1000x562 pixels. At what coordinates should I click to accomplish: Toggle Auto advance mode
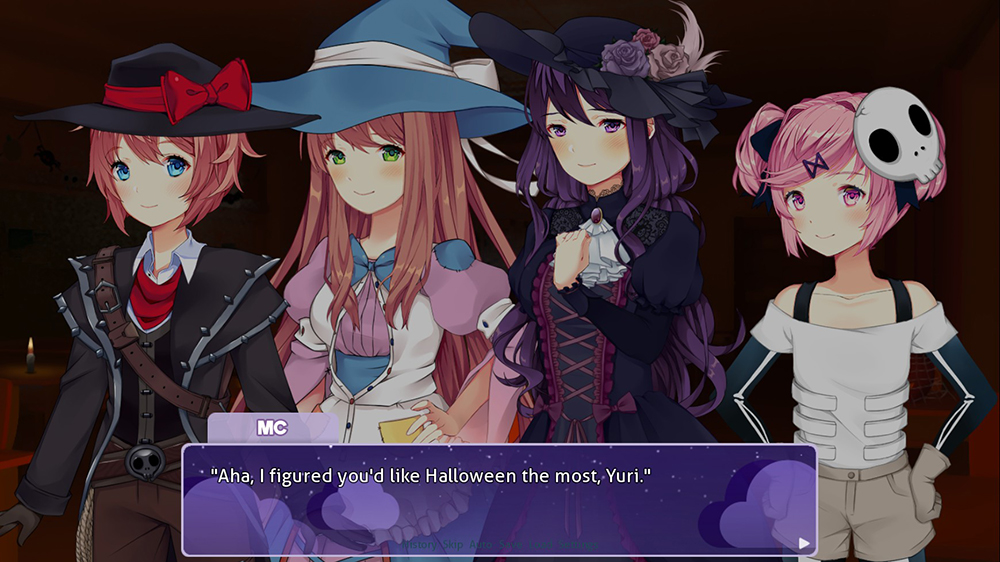[x=481, y=545]
